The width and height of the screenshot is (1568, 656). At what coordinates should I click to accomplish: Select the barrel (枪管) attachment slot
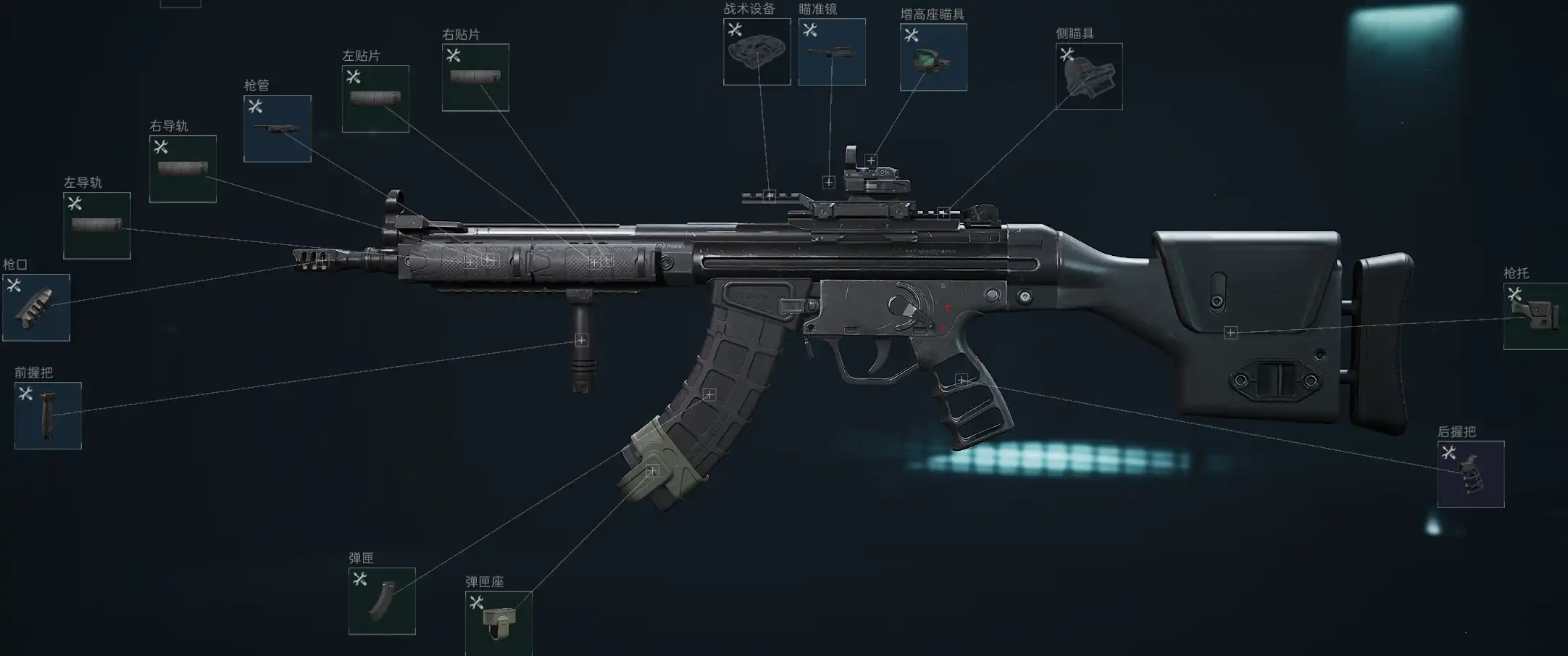click(x=278, y=128)
